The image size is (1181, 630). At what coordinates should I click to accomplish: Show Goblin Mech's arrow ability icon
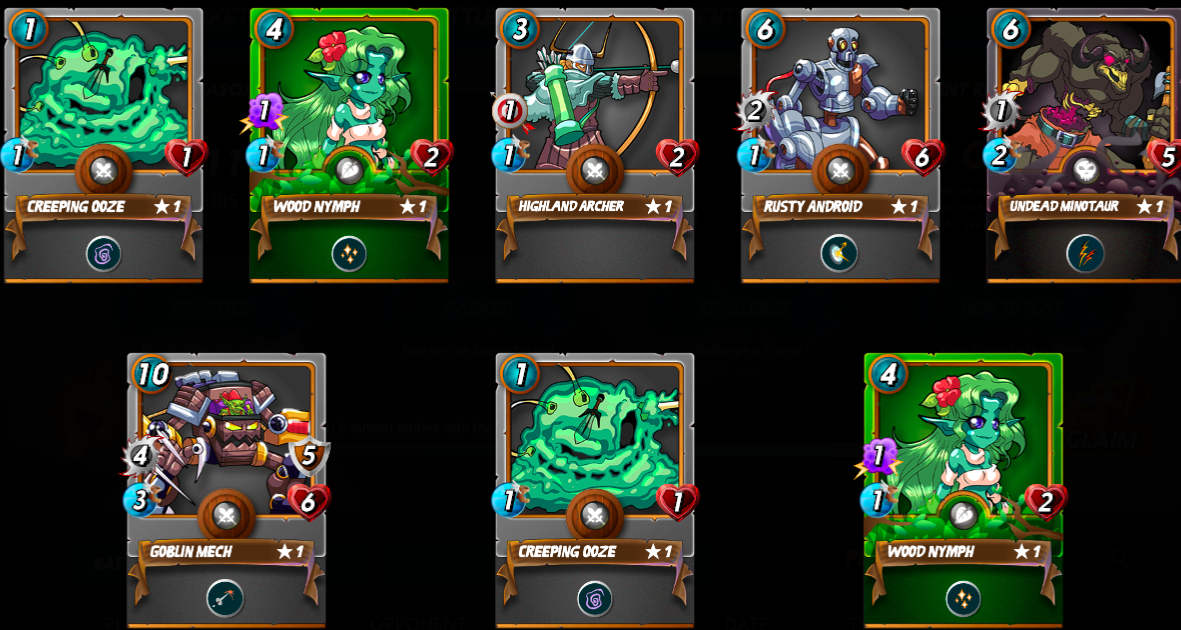point(225,598)
